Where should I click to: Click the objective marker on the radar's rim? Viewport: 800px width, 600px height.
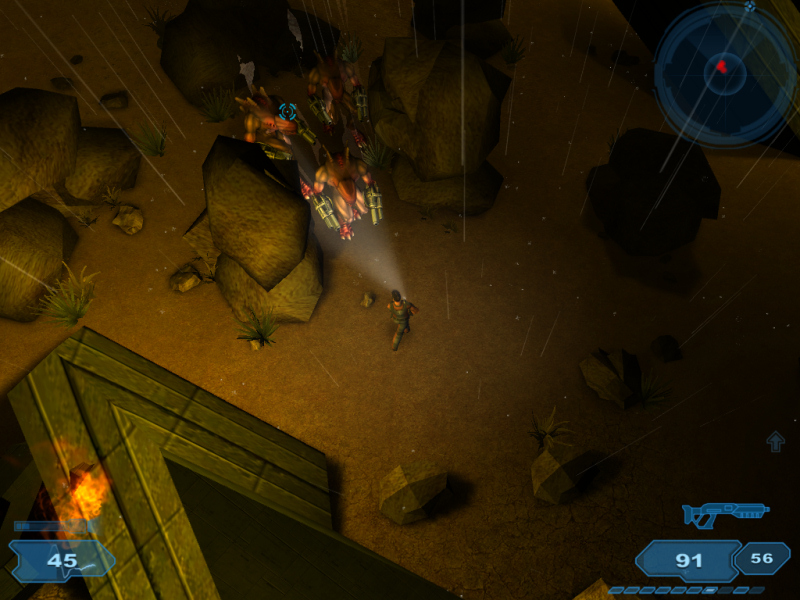(x=750, y=7)
